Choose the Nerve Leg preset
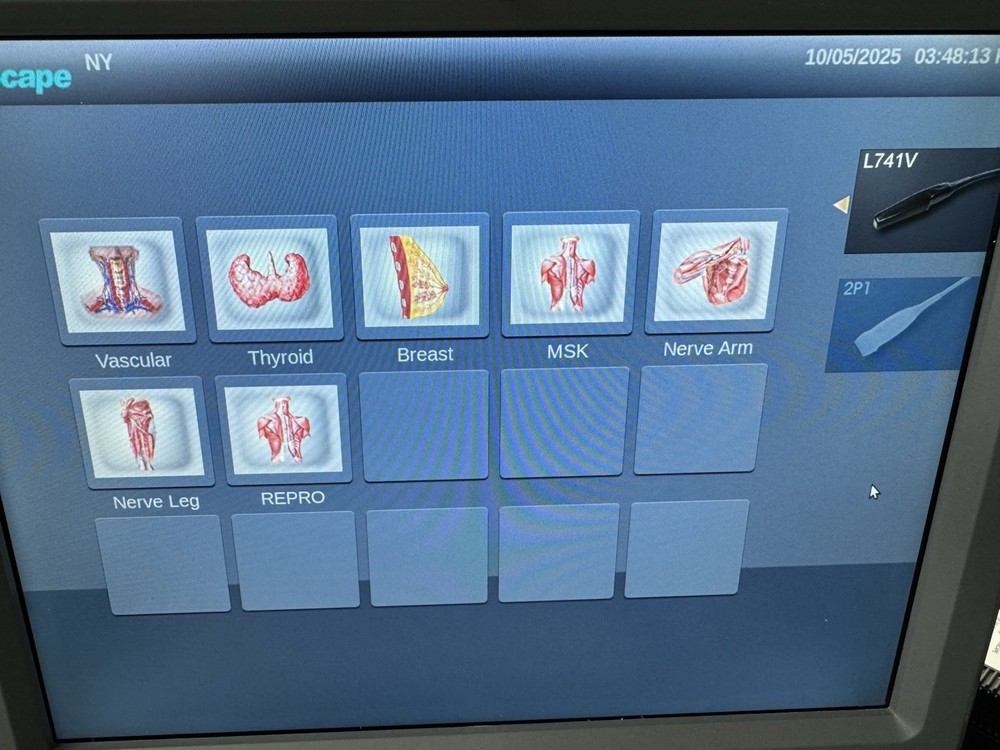This screenshot has height=750, width=1000. [x=141, y=433]
